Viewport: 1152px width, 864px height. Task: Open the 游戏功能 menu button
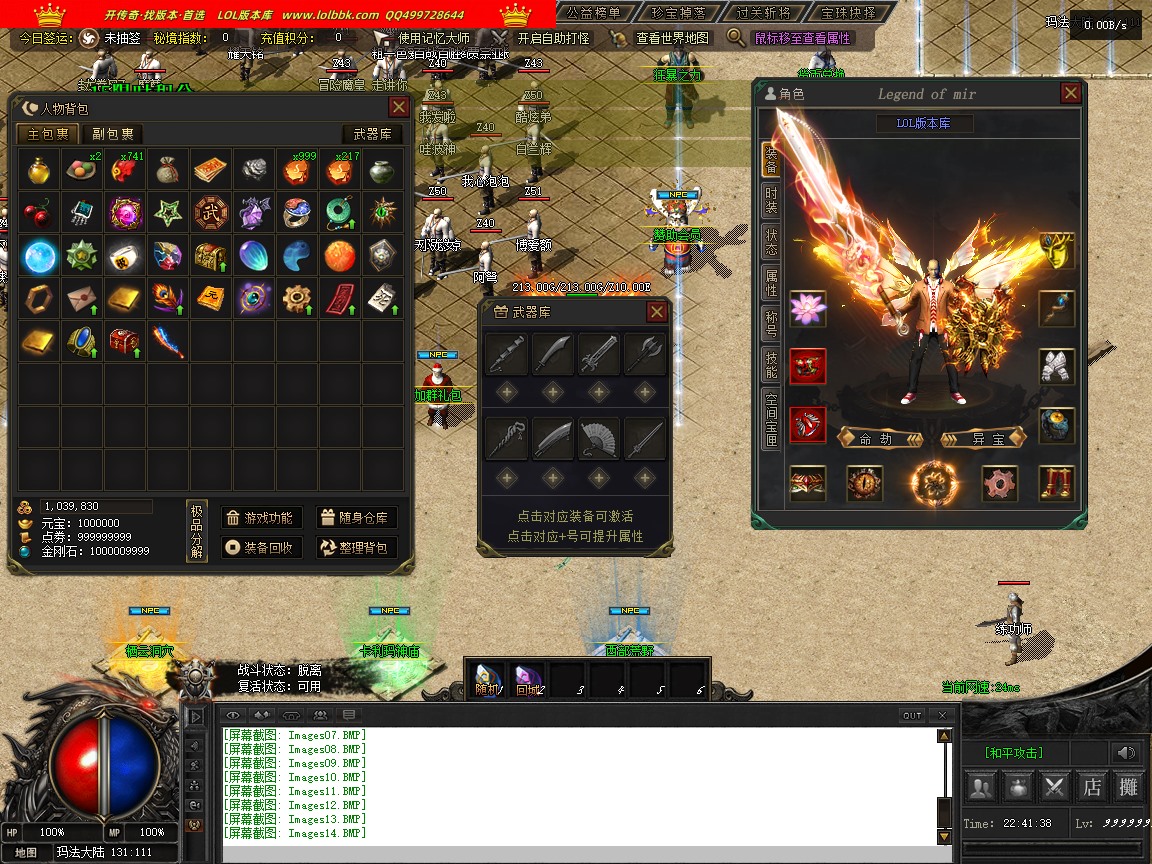[260, 517]
